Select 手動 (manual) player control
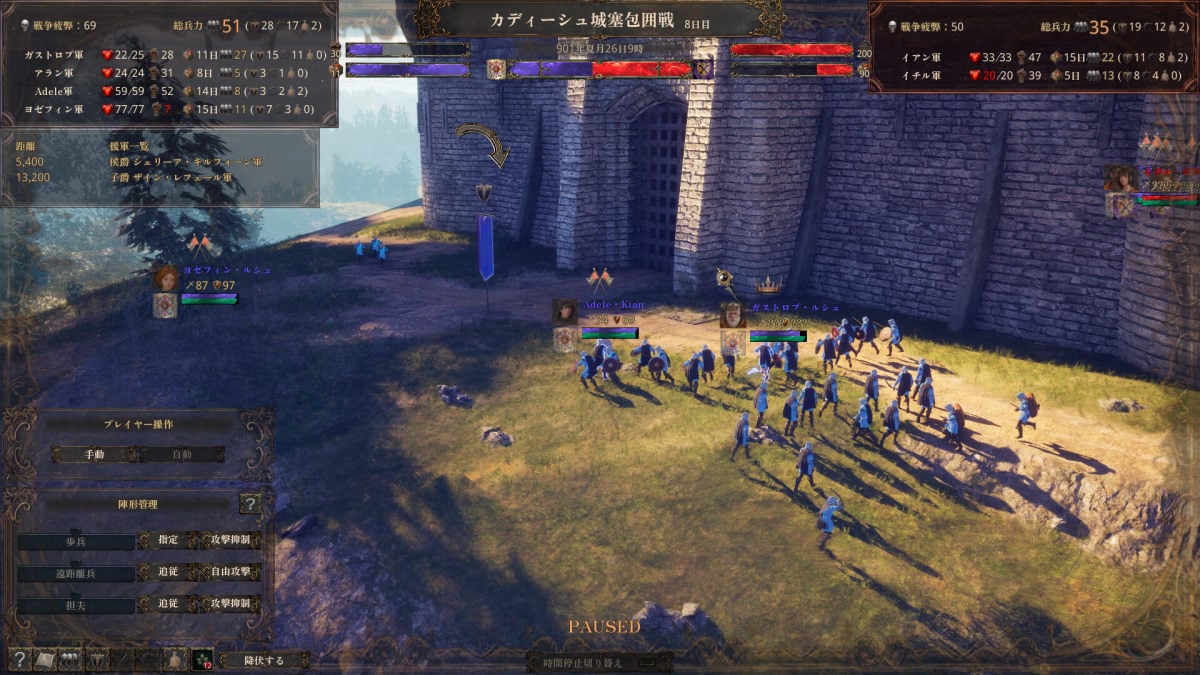Image resolution: width=1200 pixels, height=675 pixels. pyautogui.click(x=94, y=454)
